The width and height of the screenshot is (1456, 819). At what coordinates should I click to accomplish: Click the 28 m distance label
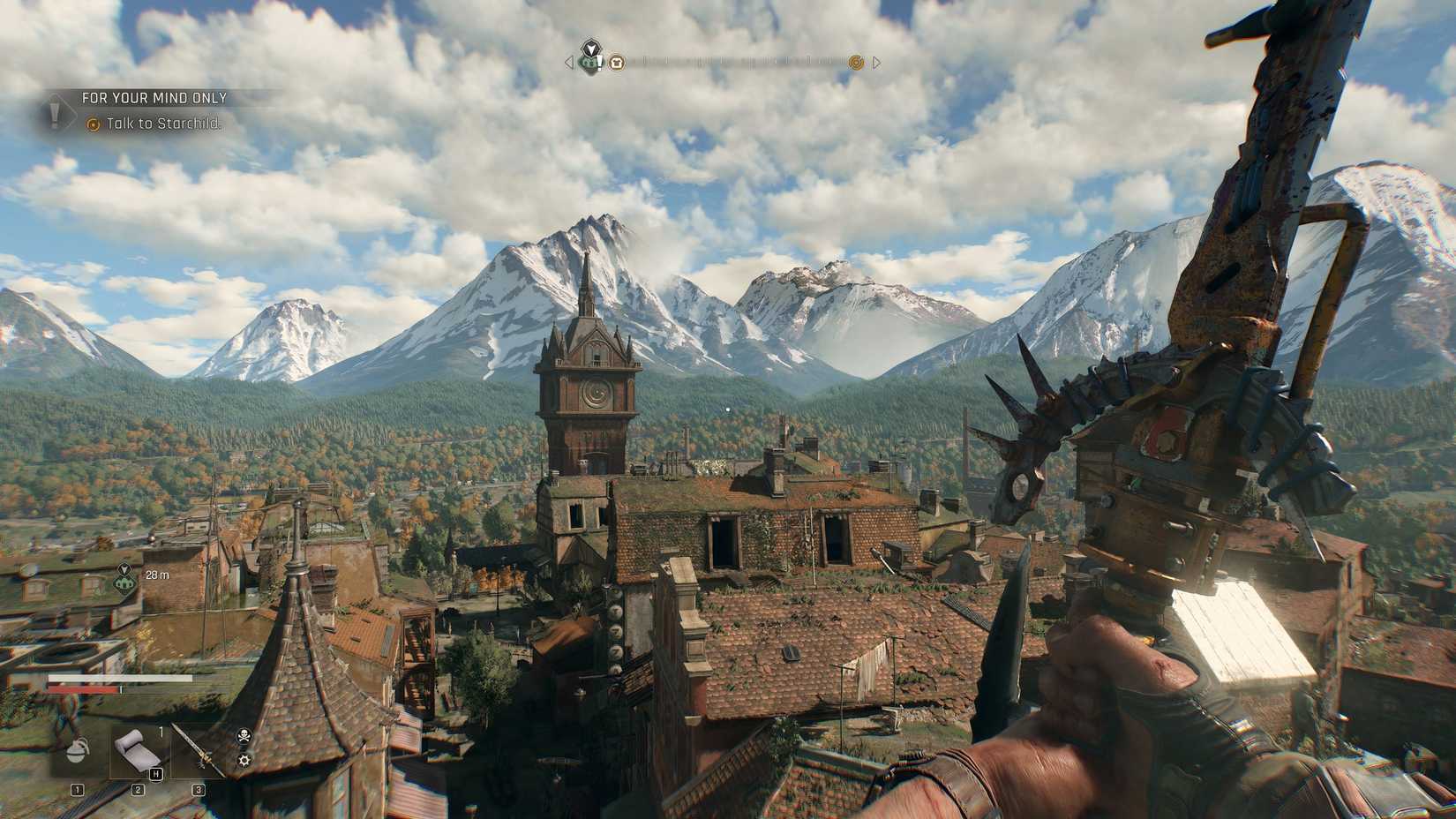157,575
